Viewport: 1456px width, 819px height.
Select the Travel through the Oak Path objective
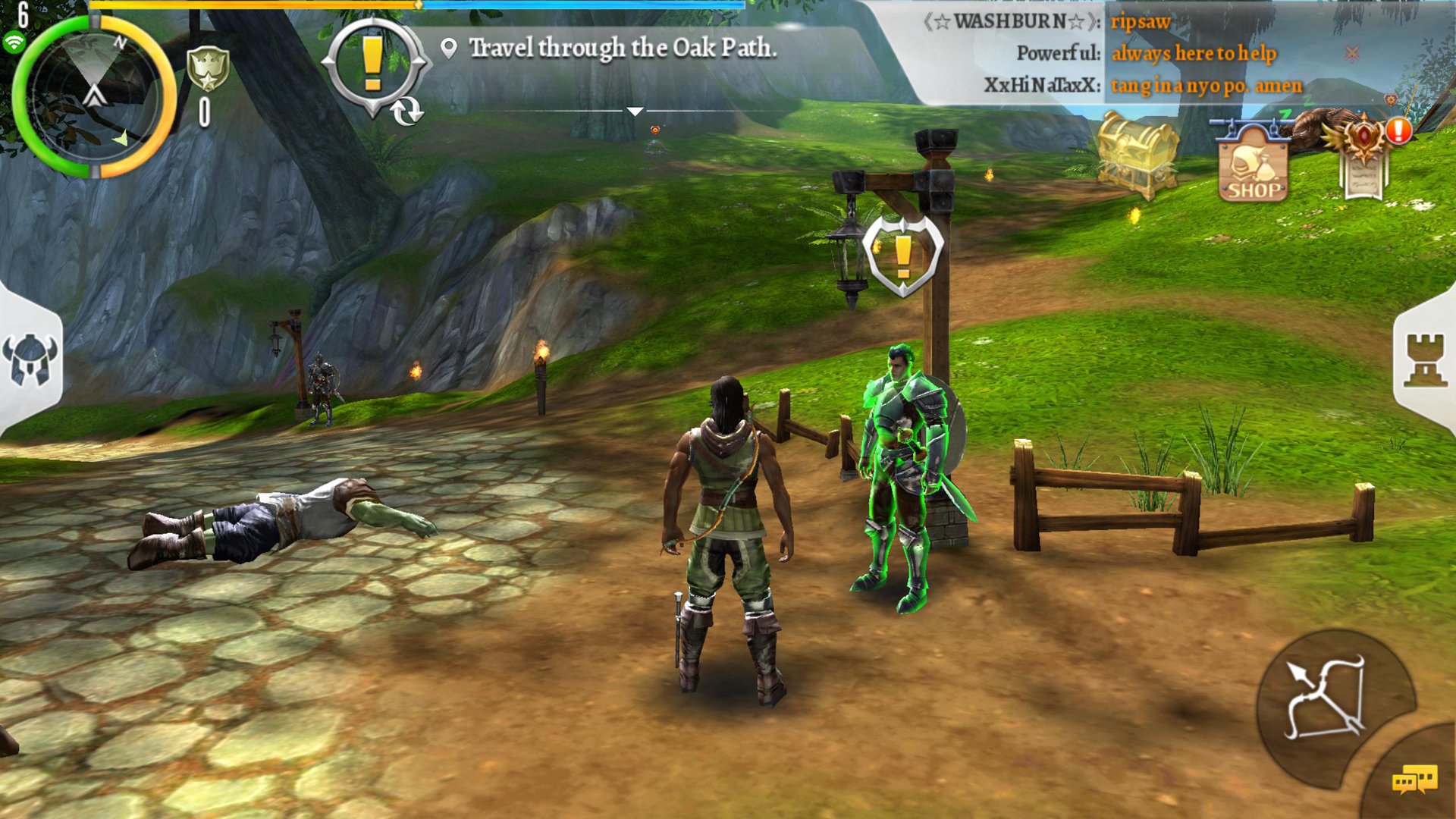click(x=622, y=49)
